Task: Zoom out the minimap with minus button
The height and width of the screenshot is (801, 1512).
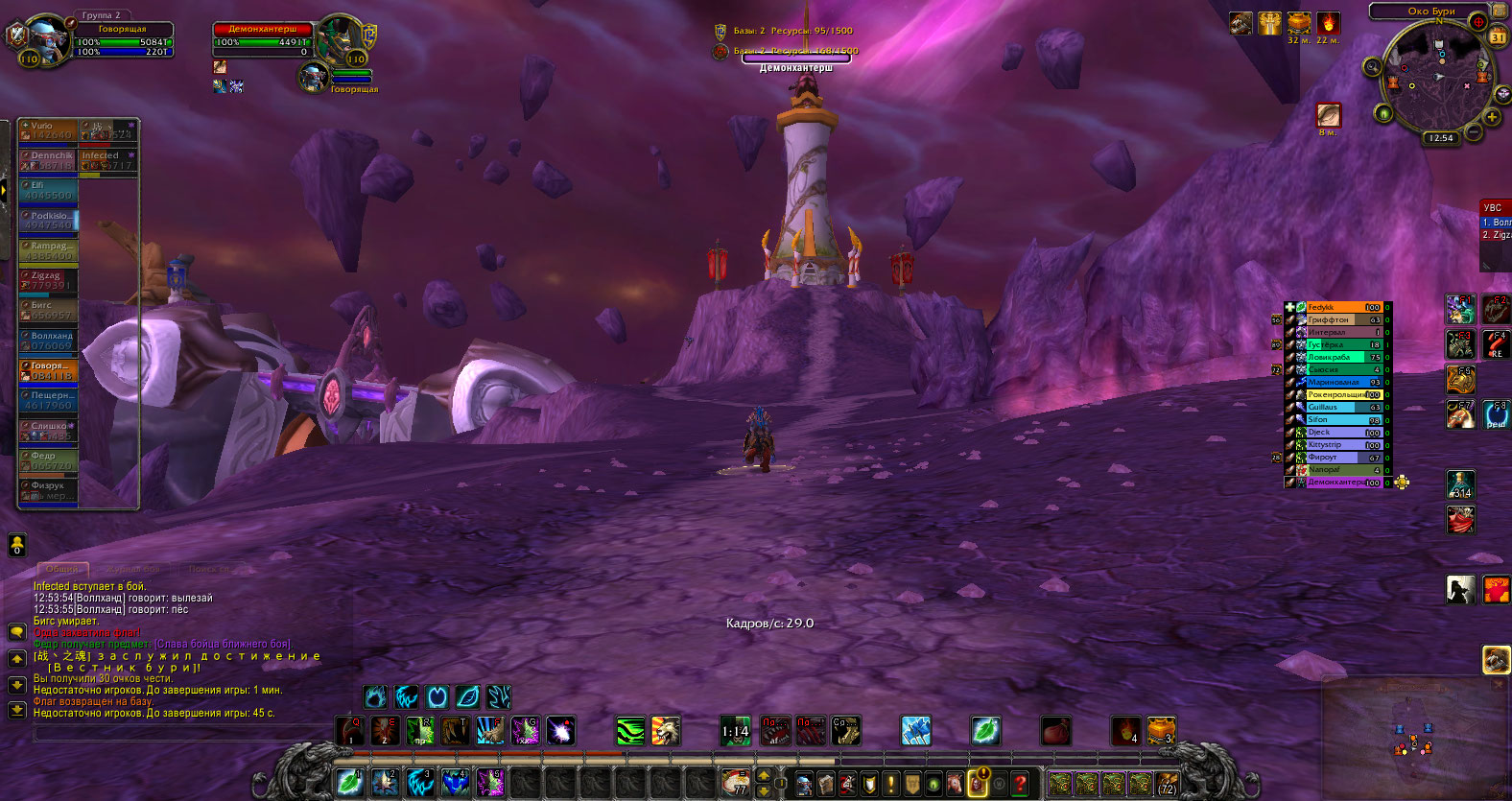Action: click(1473, 132)
